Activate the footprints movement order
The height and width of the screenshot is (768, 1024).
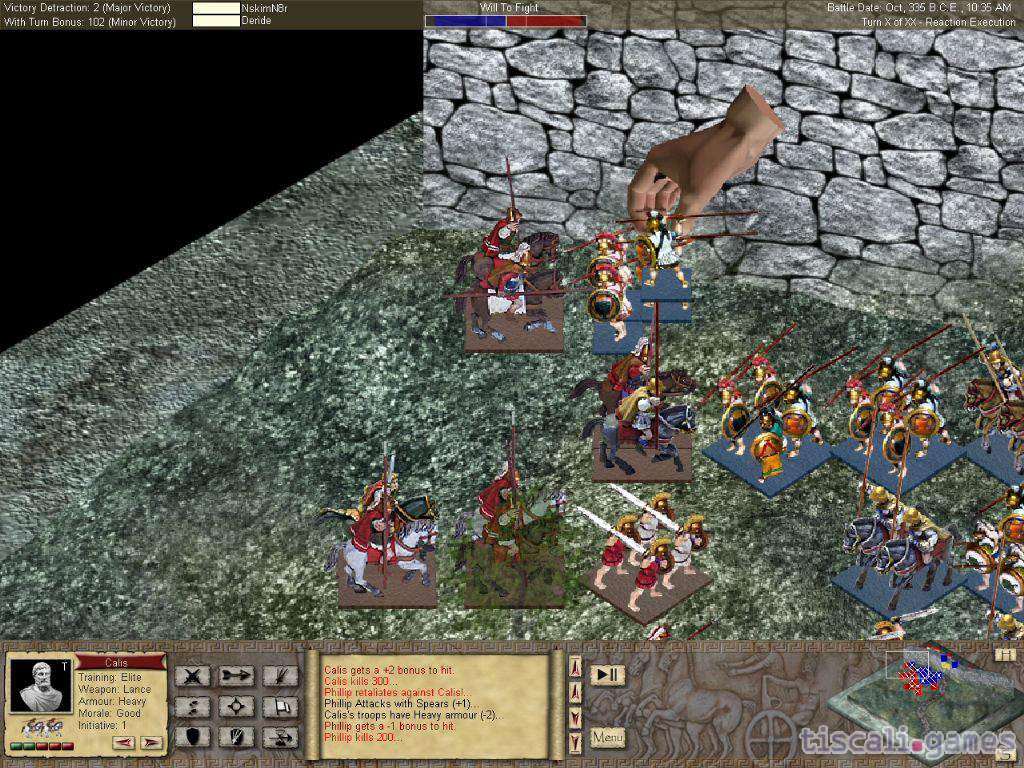click(x=192, y=707)
